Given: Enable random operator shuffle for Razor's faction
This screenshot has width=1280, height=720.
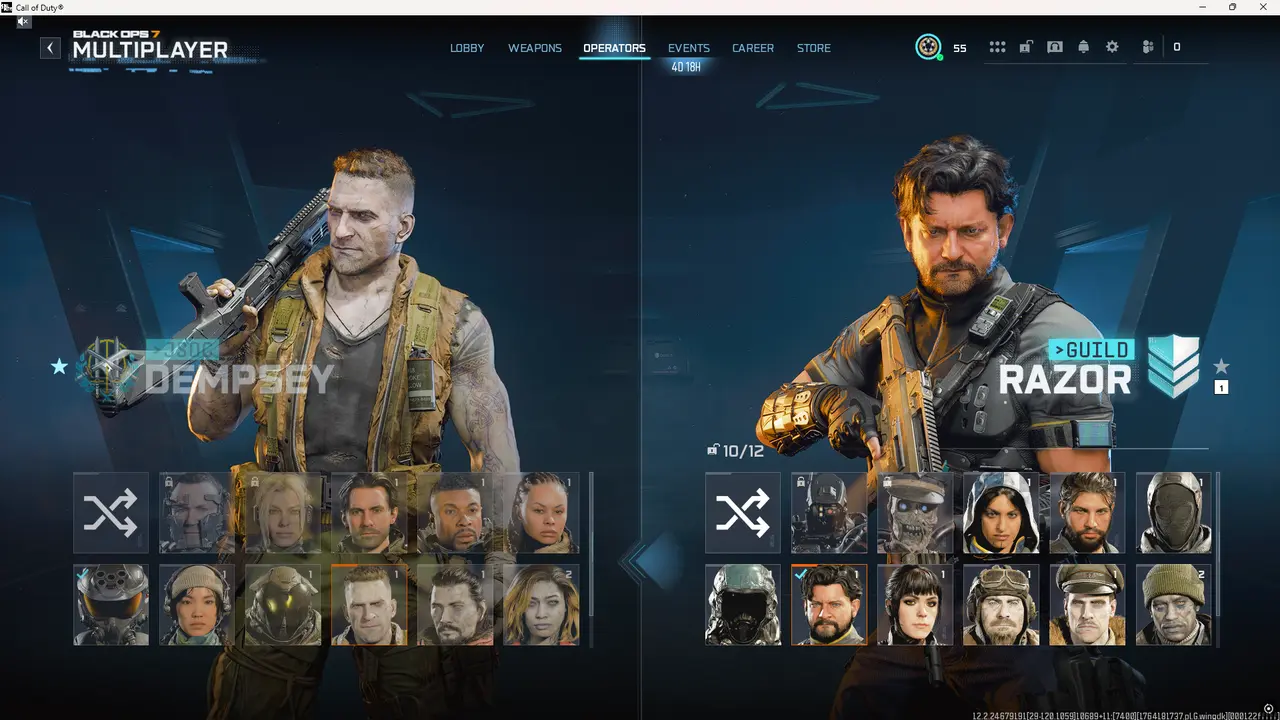Looking at the screenshot, I should [743, 512].
